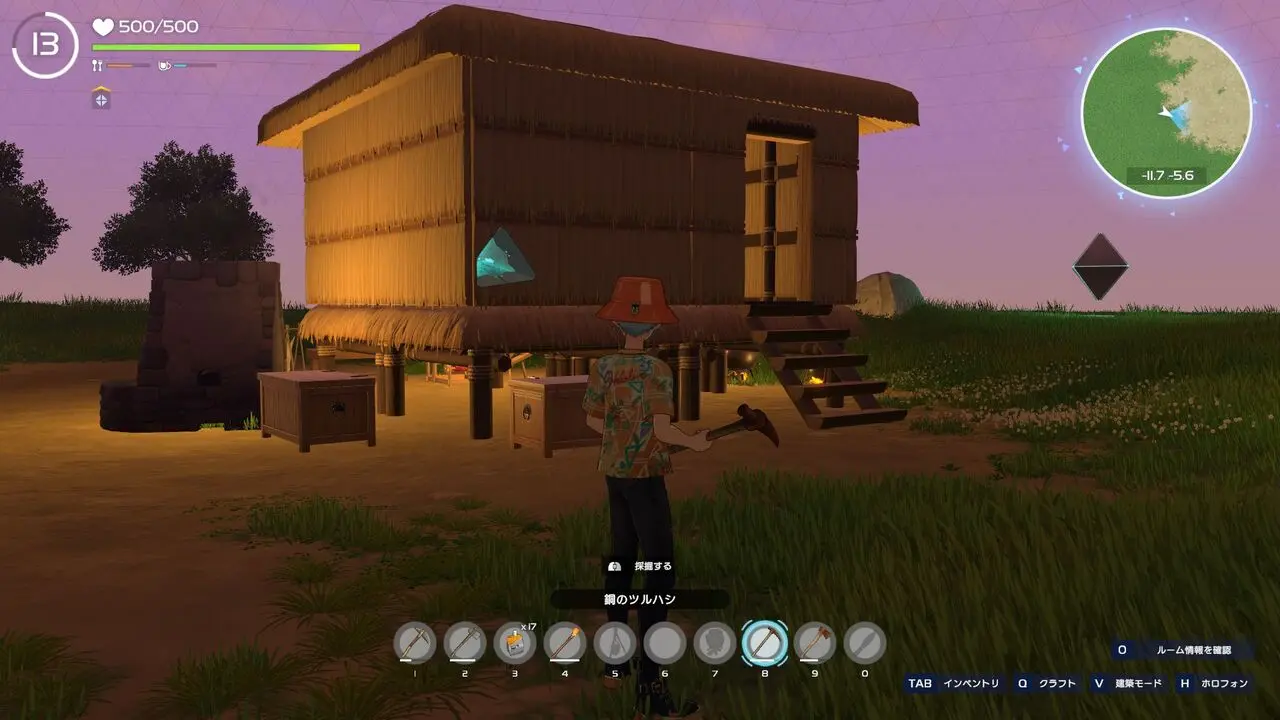Select the pickaxe in hotbar slot 1
The image size is (1280, 720).
coord(414,643)
